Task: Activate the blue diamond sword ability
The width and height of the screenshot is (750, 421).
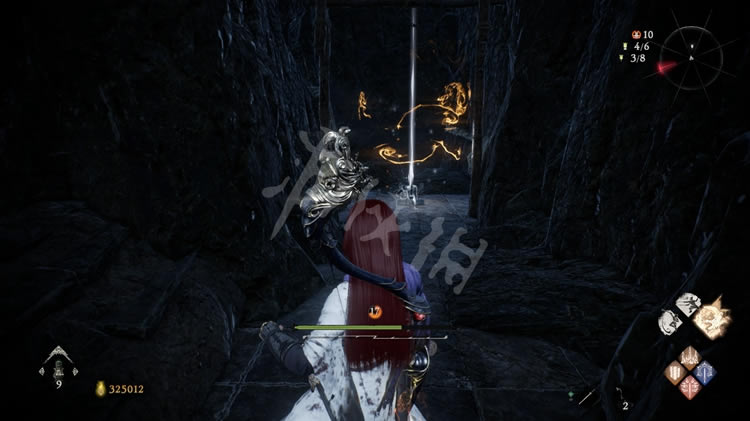Action: pos(706,373)
